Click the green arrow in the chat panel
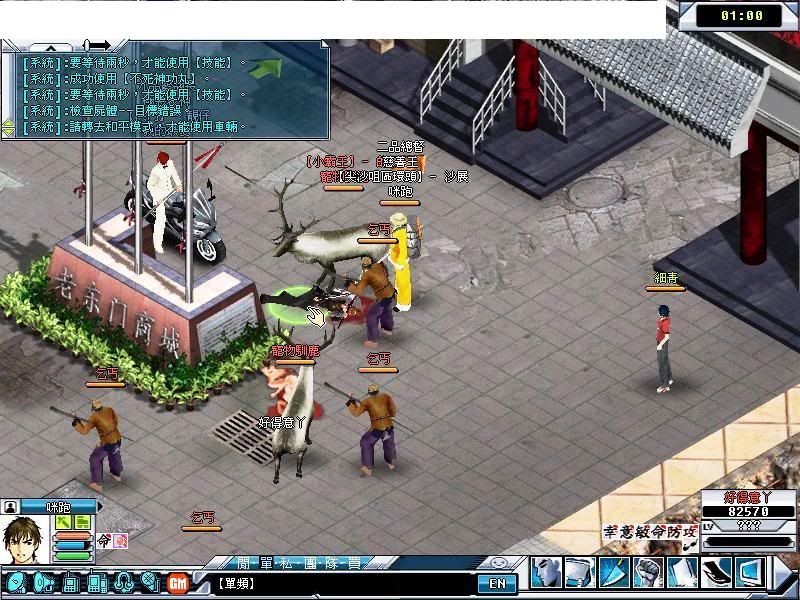This screenshot has height=600, width=800. point(264,68)
